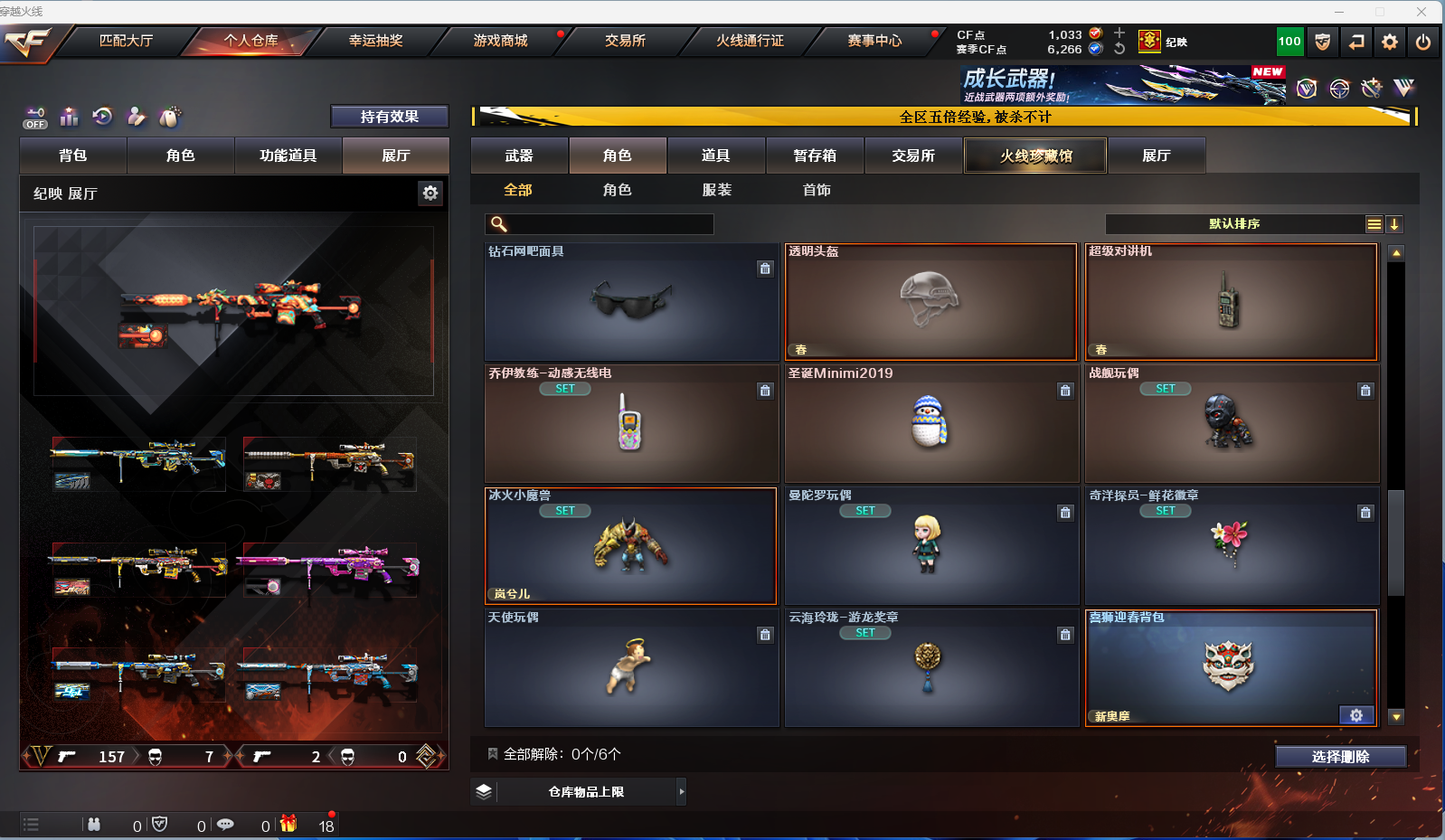Delete the 钻石网吧面具 mask via trash icon
1445x840 pixels.
tap(765, 269)
